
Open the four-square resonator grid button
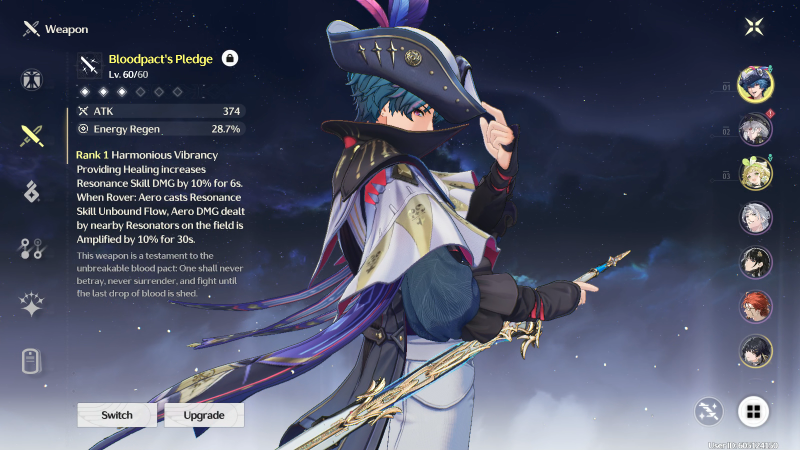point(753,410)
